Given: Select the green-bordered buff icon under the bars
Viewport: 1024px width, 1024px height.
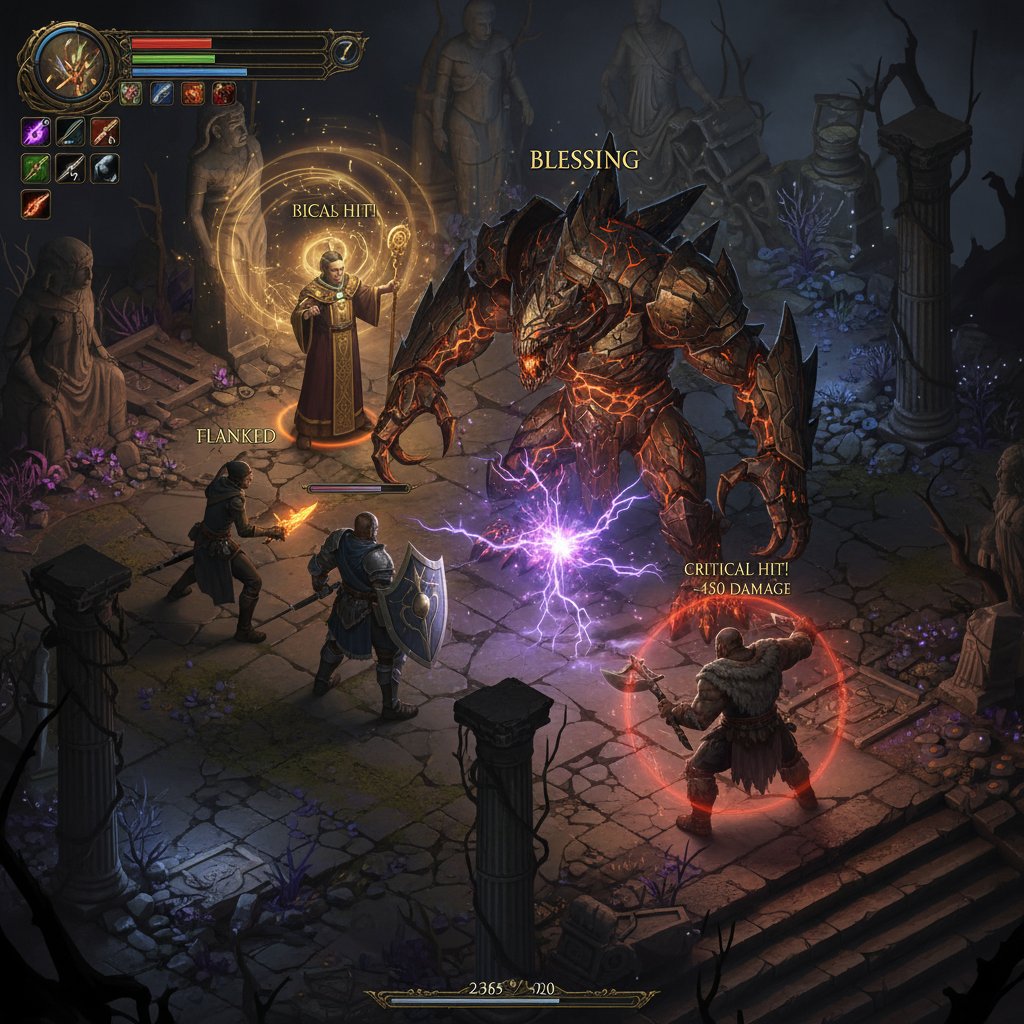Looking at the screenshot, I should click(x=130, y=94).
